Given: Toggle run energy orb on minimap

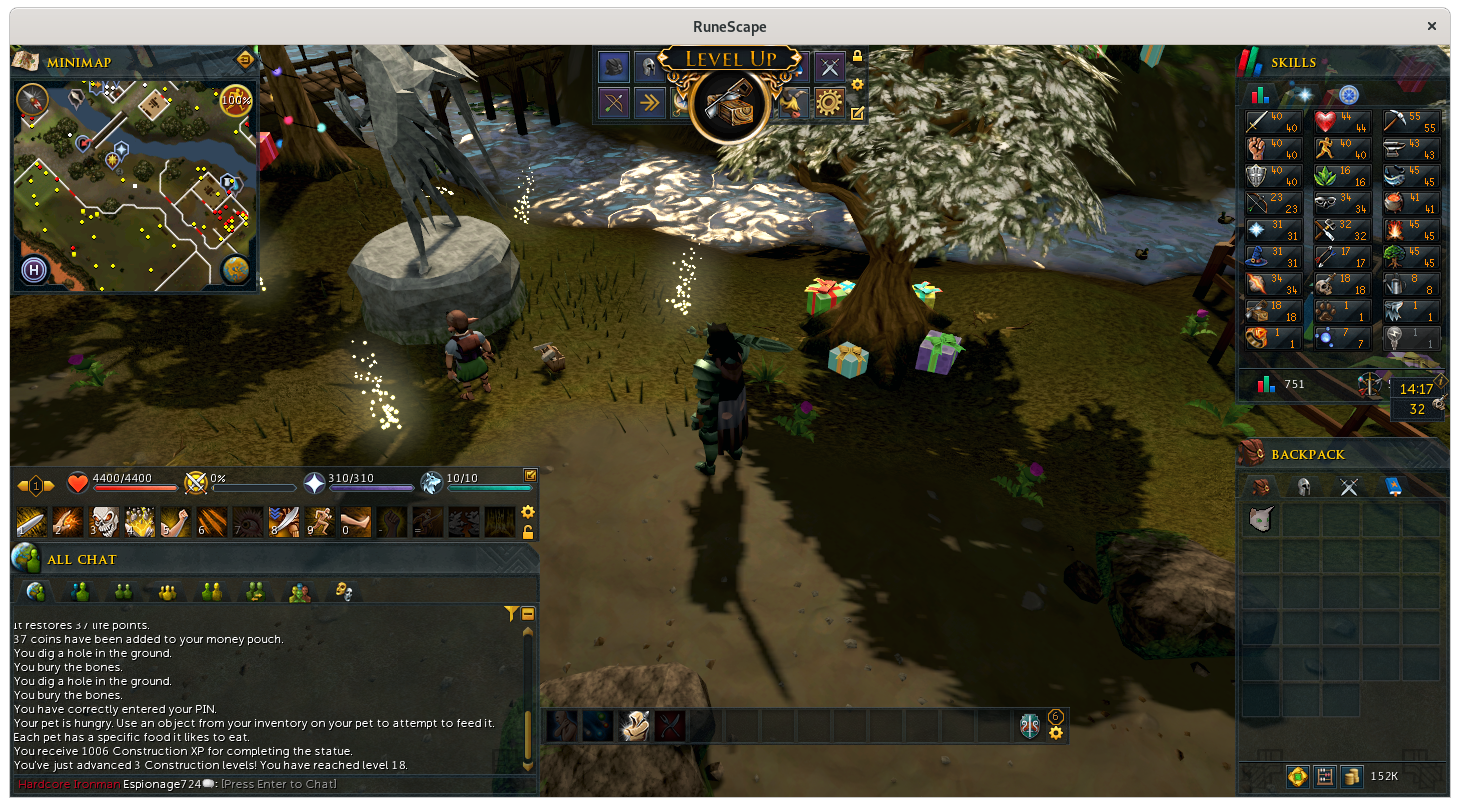Looking at the screenshot, I should pyautogui.click(x=236, y=100).
